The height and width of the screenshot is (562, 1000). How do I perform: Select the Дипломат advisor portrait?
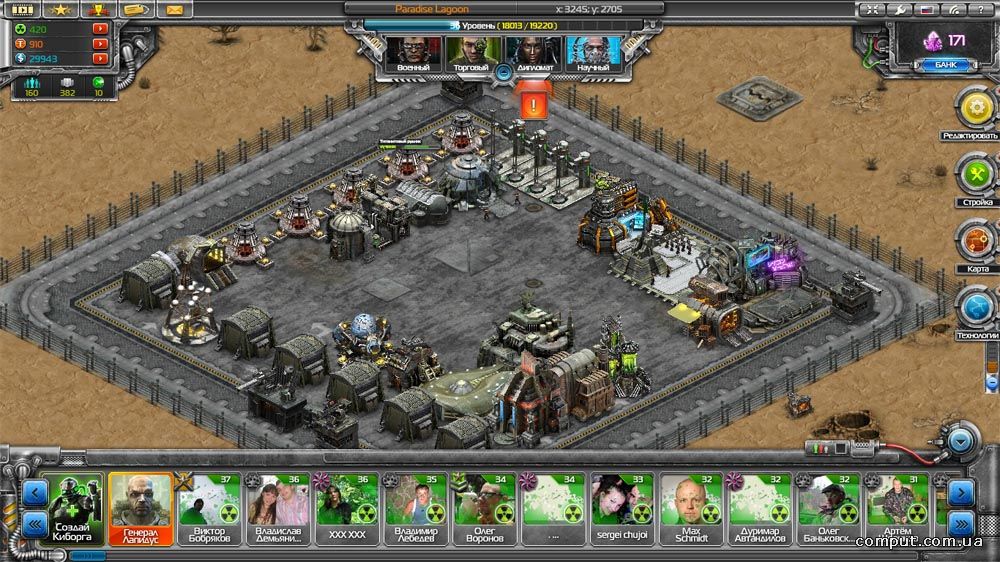point(530,52)
